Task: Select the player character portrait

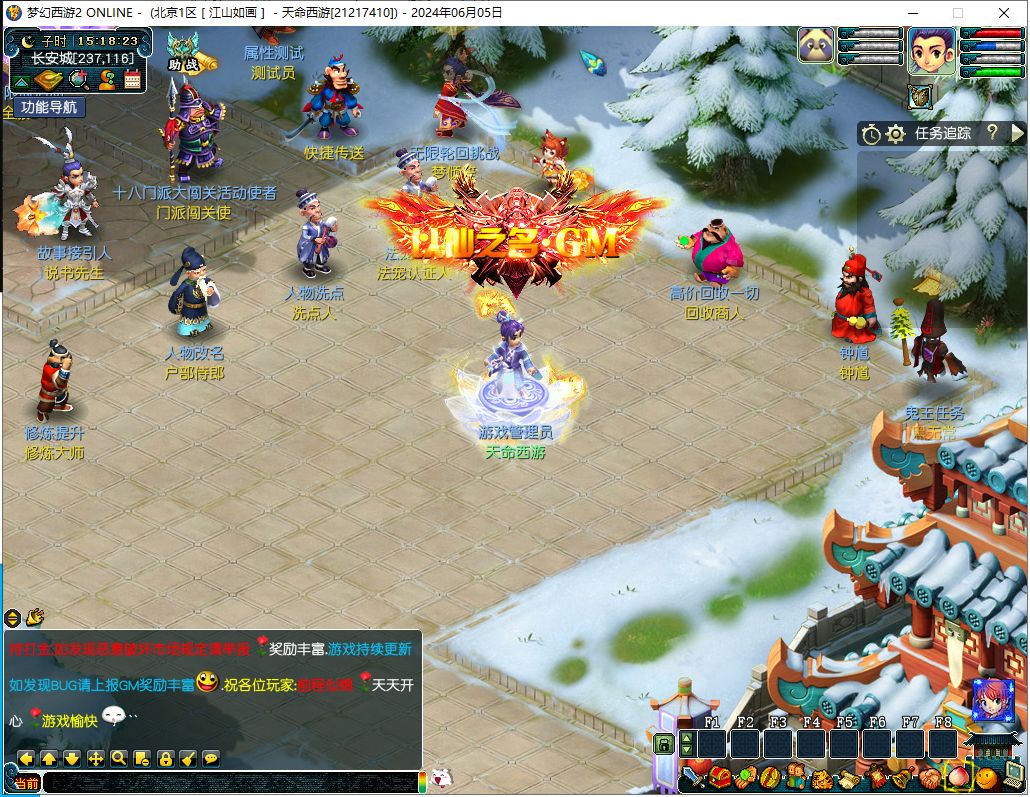Action: (931, 51)
